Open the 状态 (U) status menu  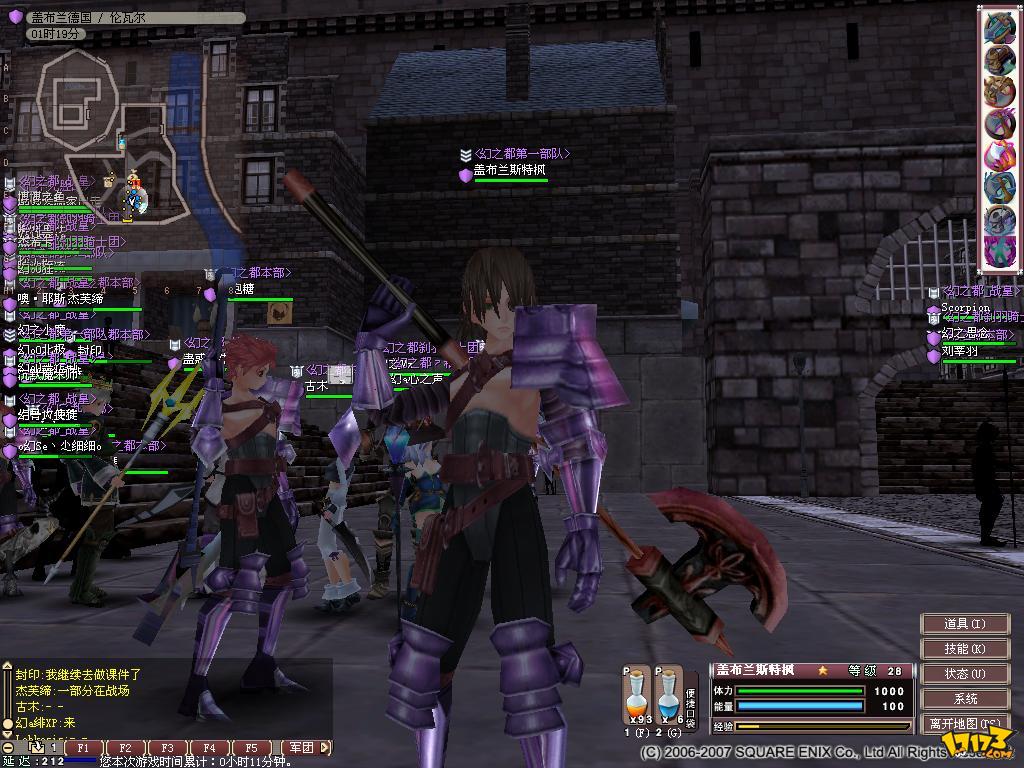pos(964,674)
